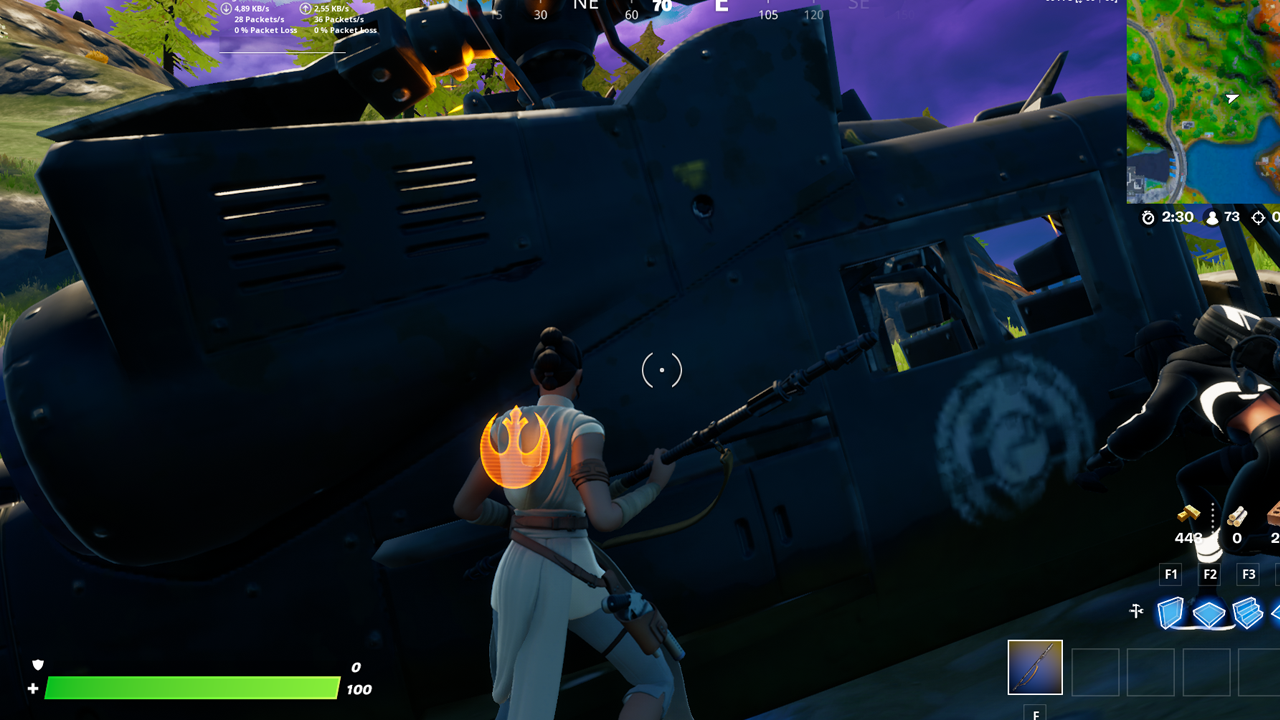Select the gold bars currency icon
The image size is (1280, 720).
tap(1189, 514)
